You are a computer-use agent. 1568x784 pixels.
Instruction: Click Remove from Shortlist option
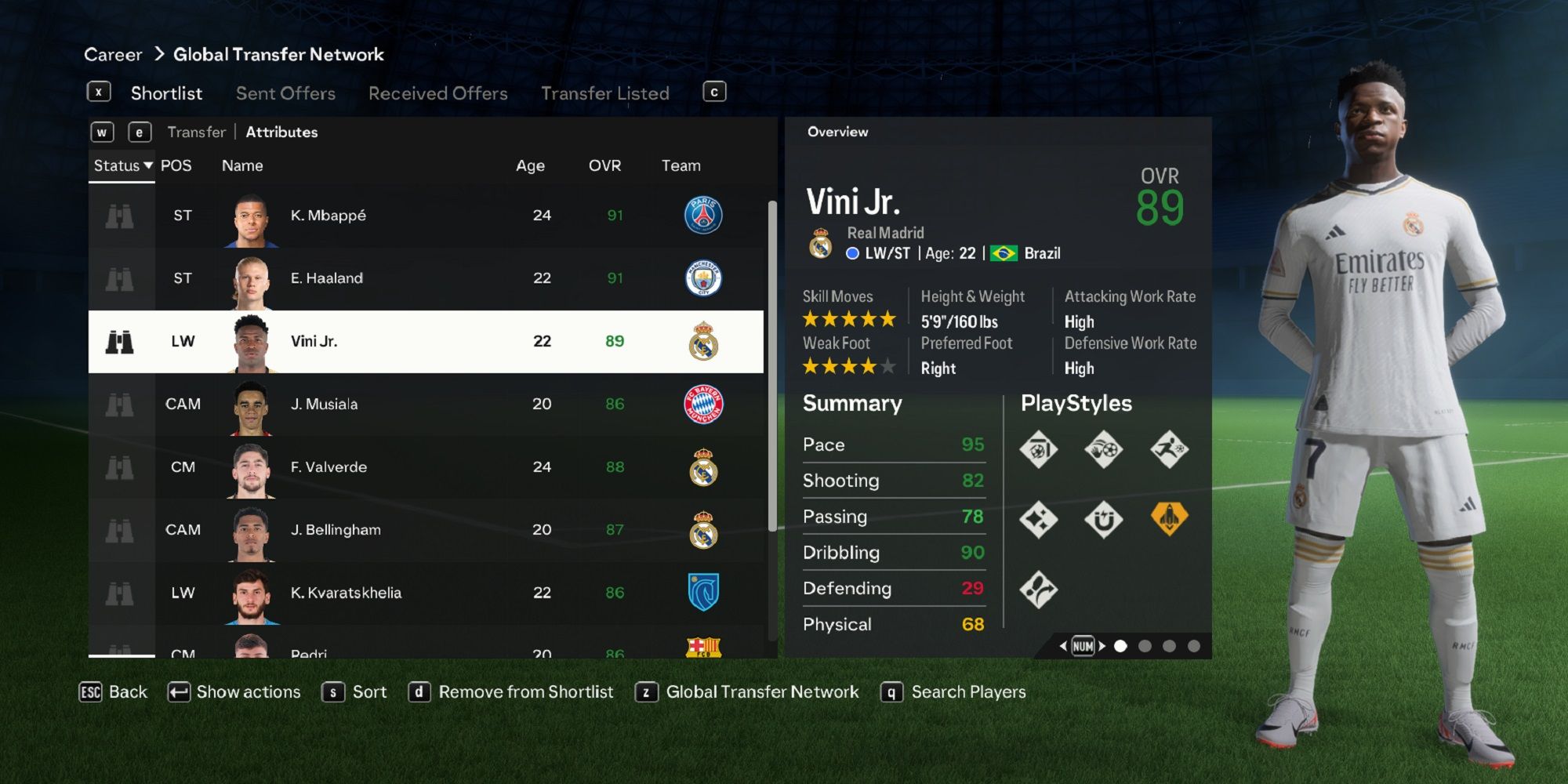(526, 691)
